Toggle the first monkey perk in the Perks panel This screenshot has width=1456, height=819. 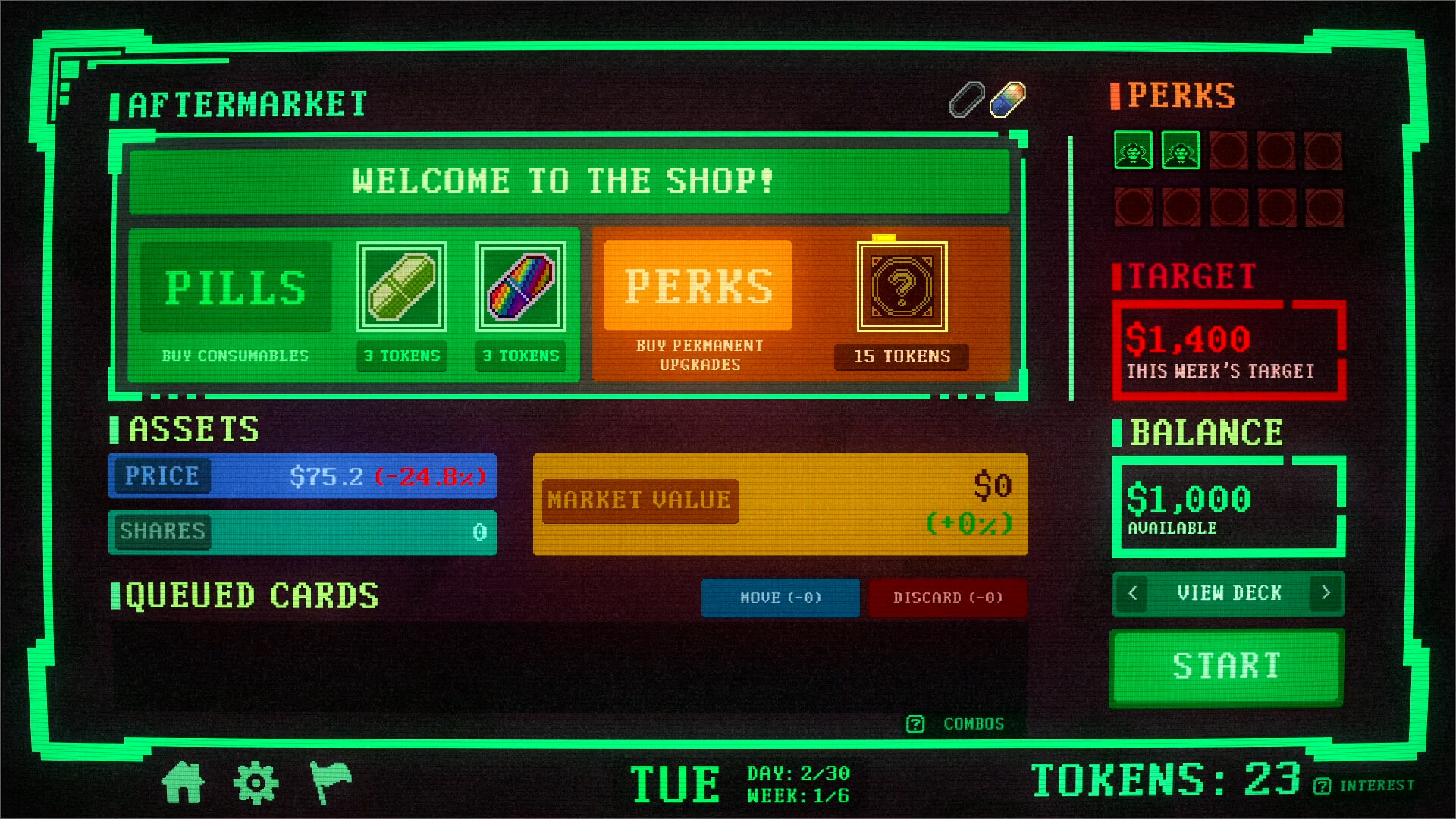click(1133, 152)
